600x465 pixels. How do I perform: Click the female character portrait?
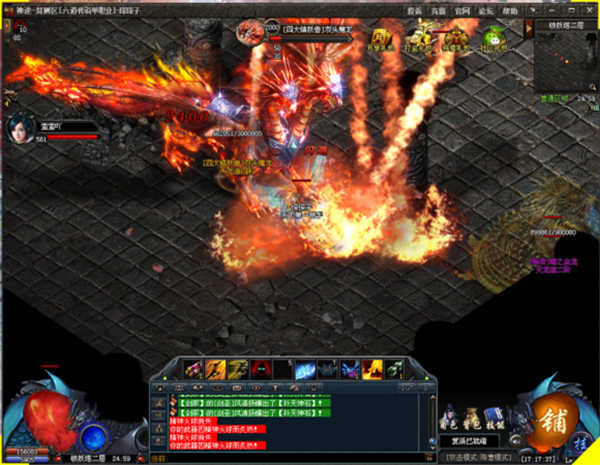click(20, 128)
